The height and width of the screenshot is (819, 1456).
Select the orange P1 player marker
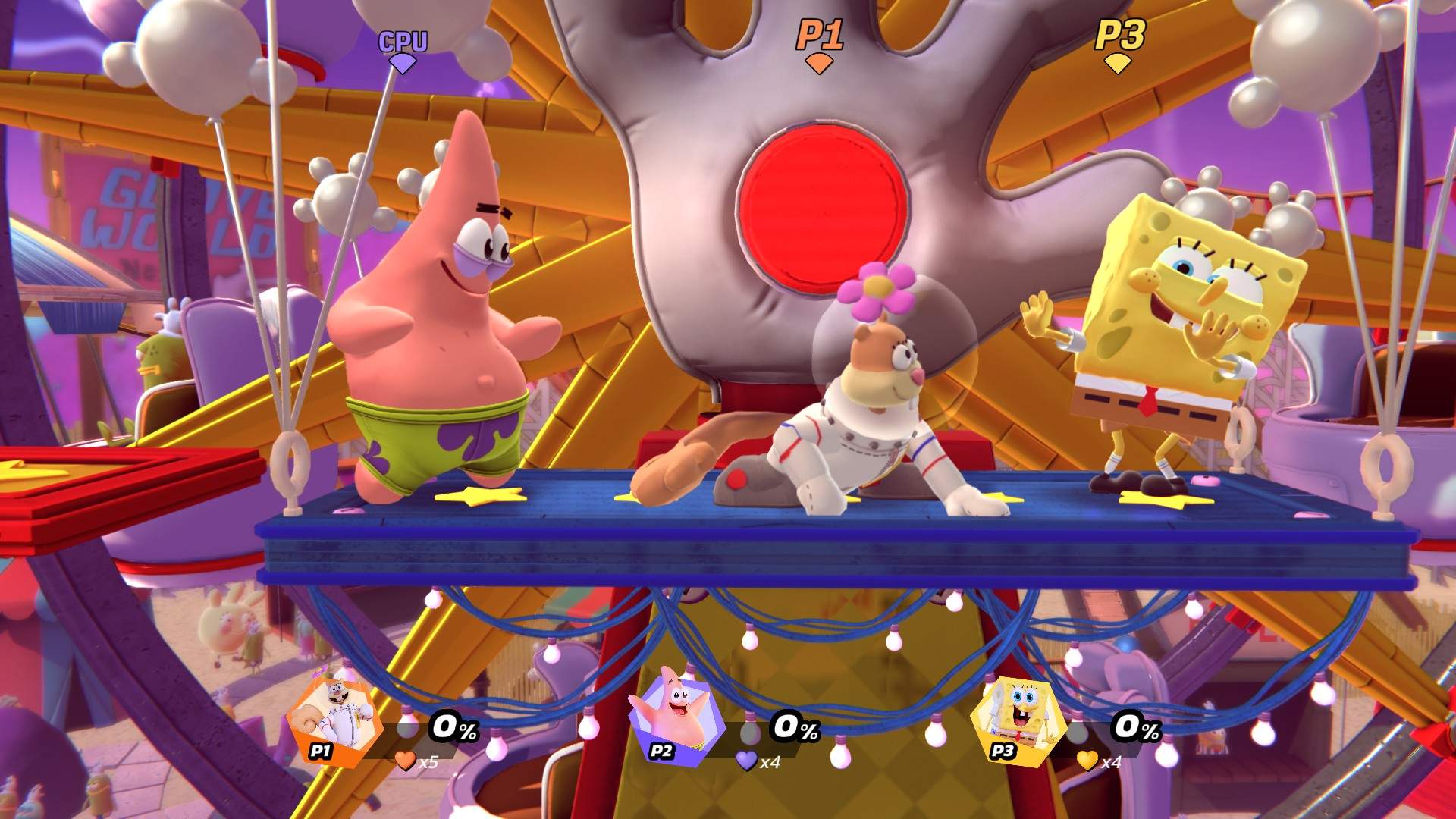[x=818, y=45]
